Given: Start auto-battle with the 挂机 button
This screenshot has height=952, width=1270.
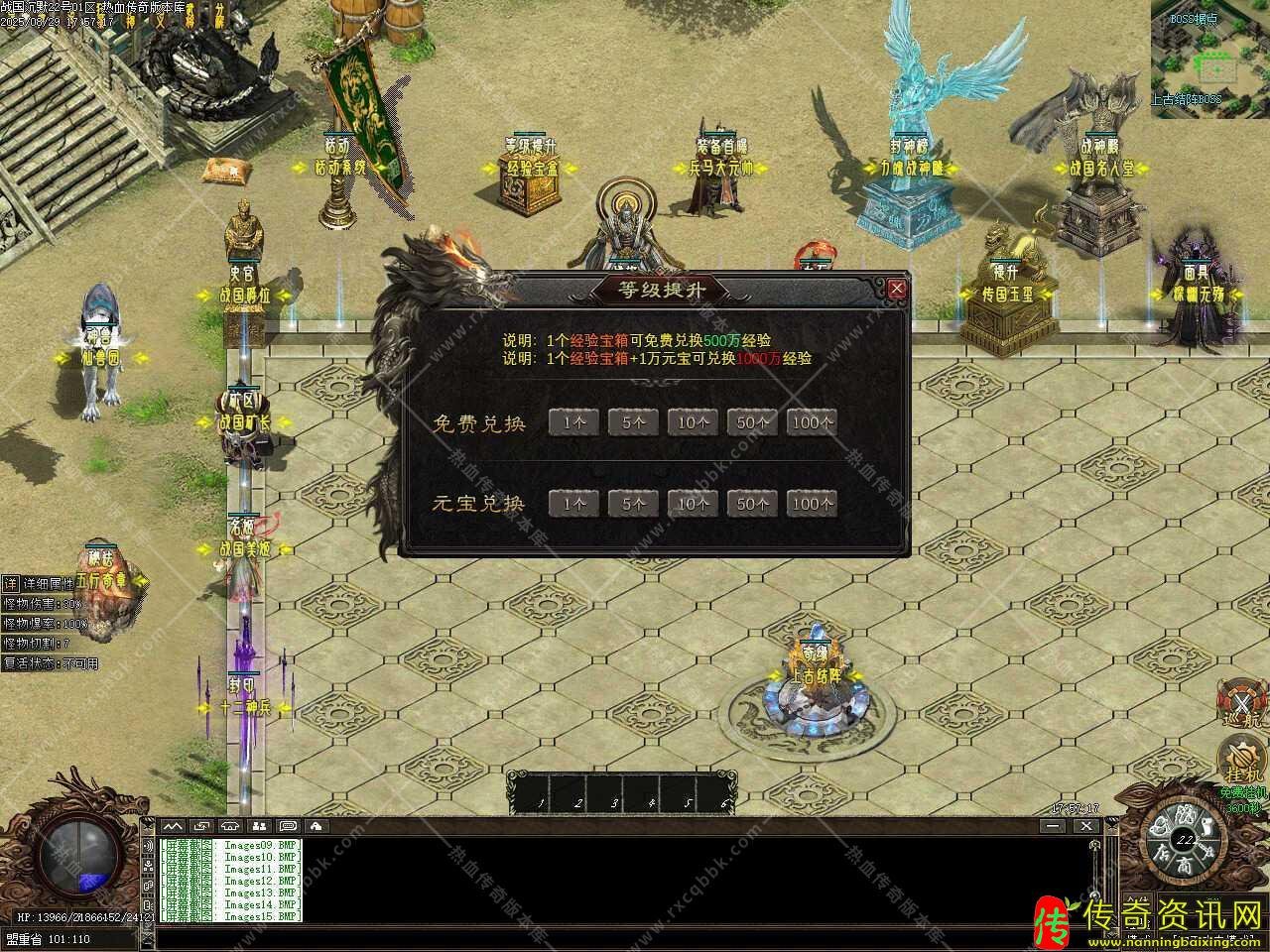Looking at the screenshot, I should coord(1242,764).
